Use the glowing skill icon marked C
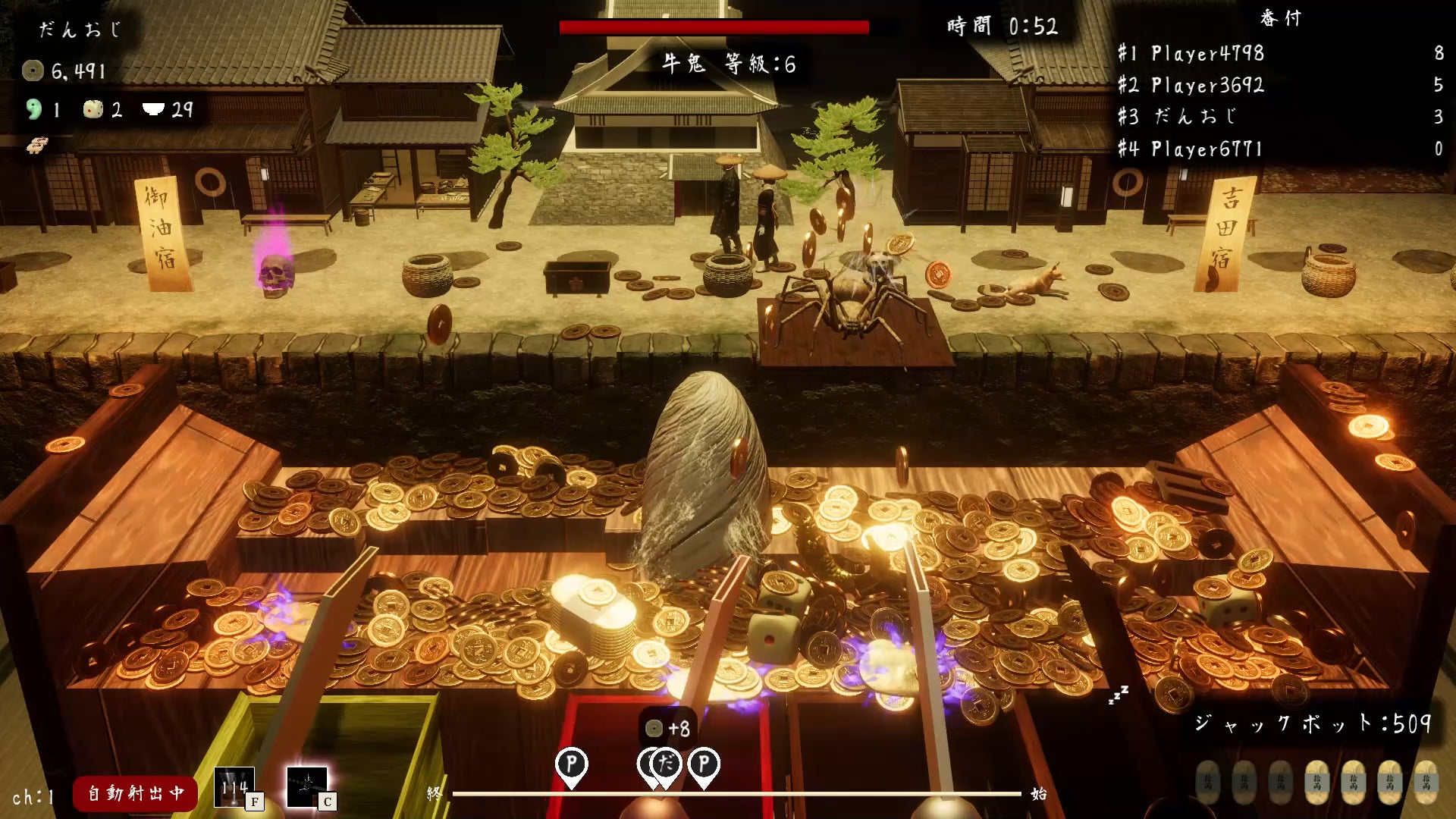This screenshot has width=1456, height=819. point(307,787)
